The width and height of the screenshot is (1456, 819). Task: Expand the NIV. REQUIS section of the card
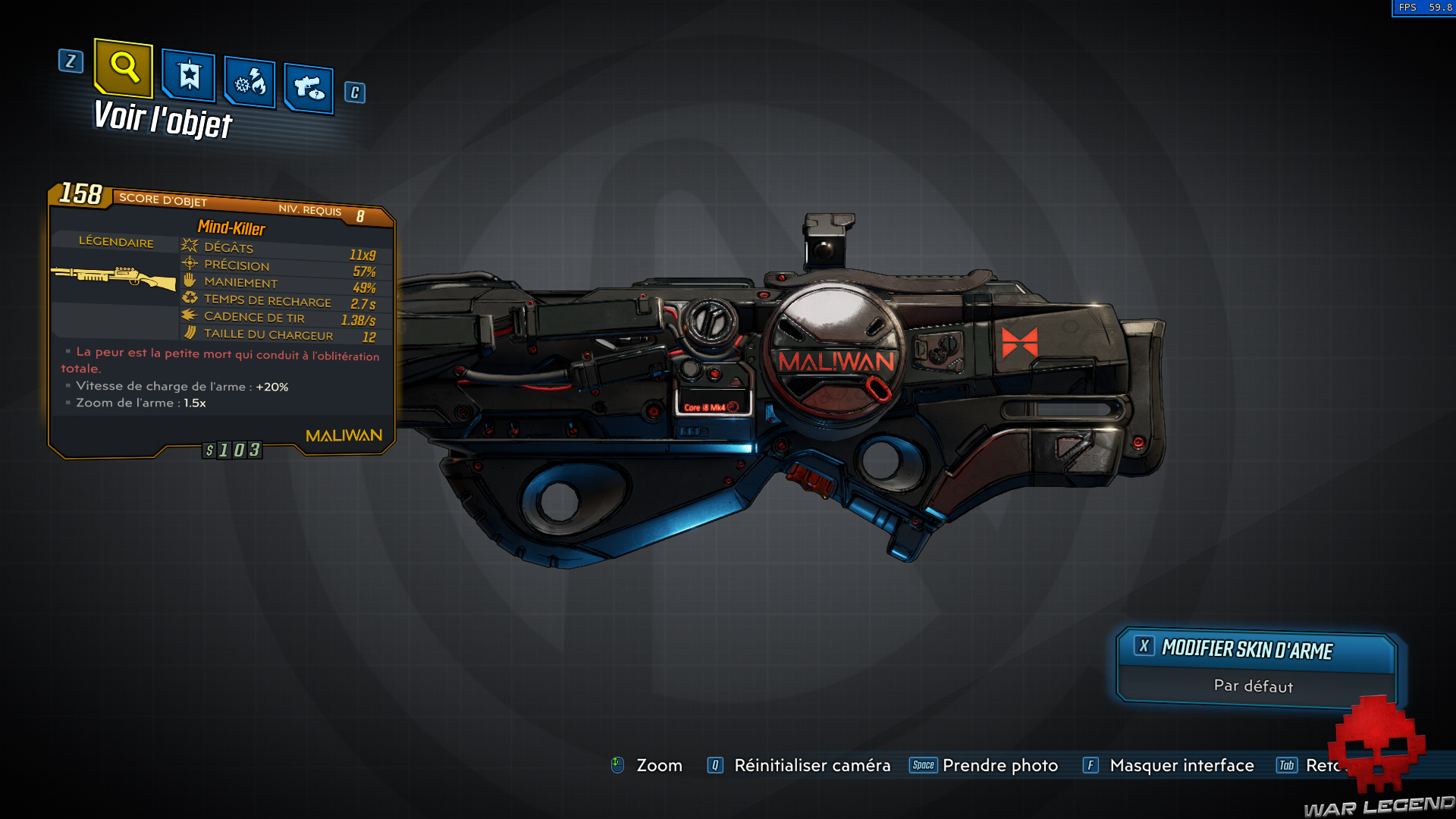point(310,209)
